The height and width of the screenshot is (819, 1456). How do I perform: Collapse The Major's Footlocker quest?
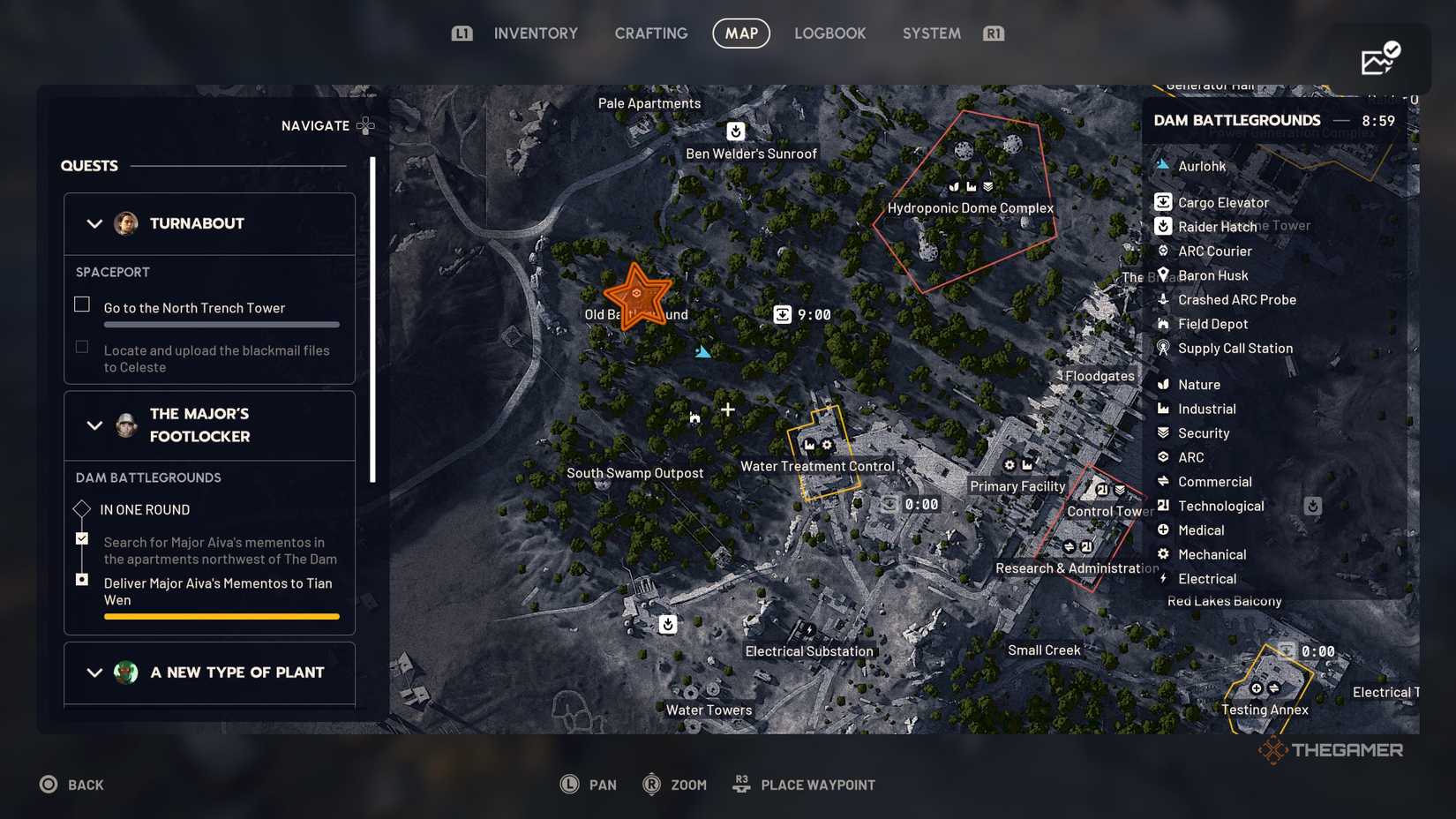95,425
